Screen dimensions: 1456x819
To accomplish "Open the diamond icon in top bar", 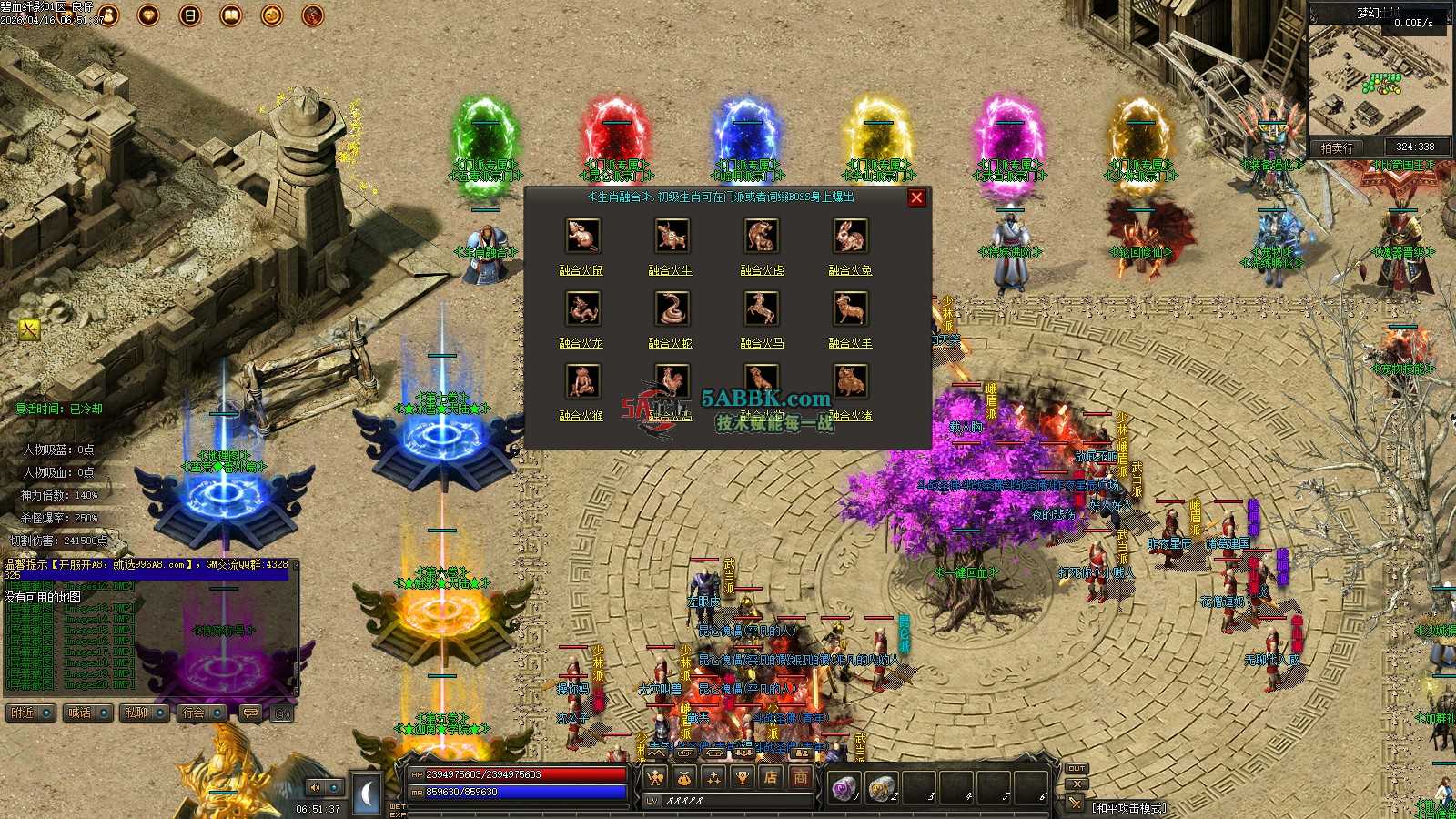I will (x=148, y=15).
